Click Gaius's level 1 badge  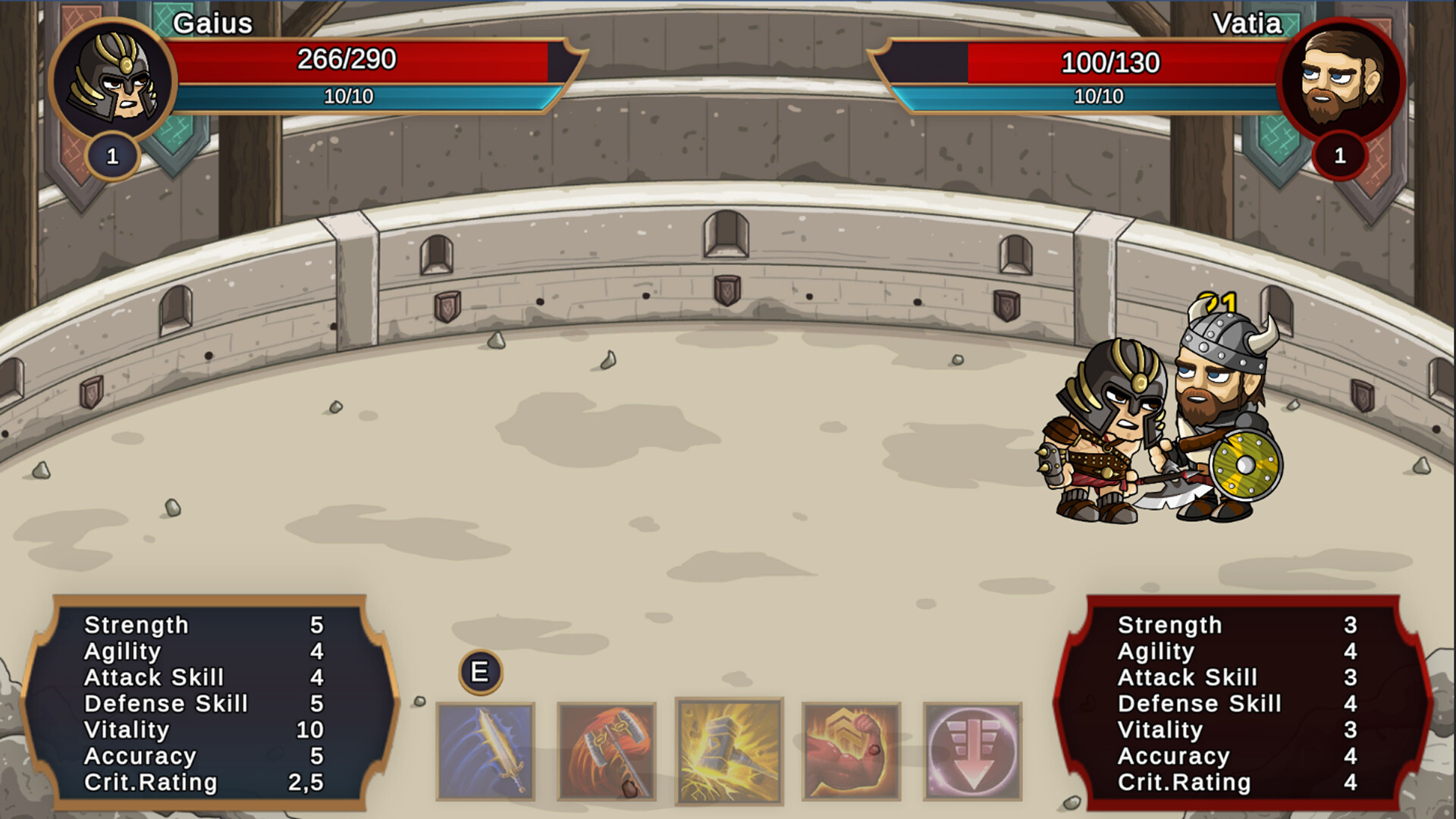tap(112, 157)
